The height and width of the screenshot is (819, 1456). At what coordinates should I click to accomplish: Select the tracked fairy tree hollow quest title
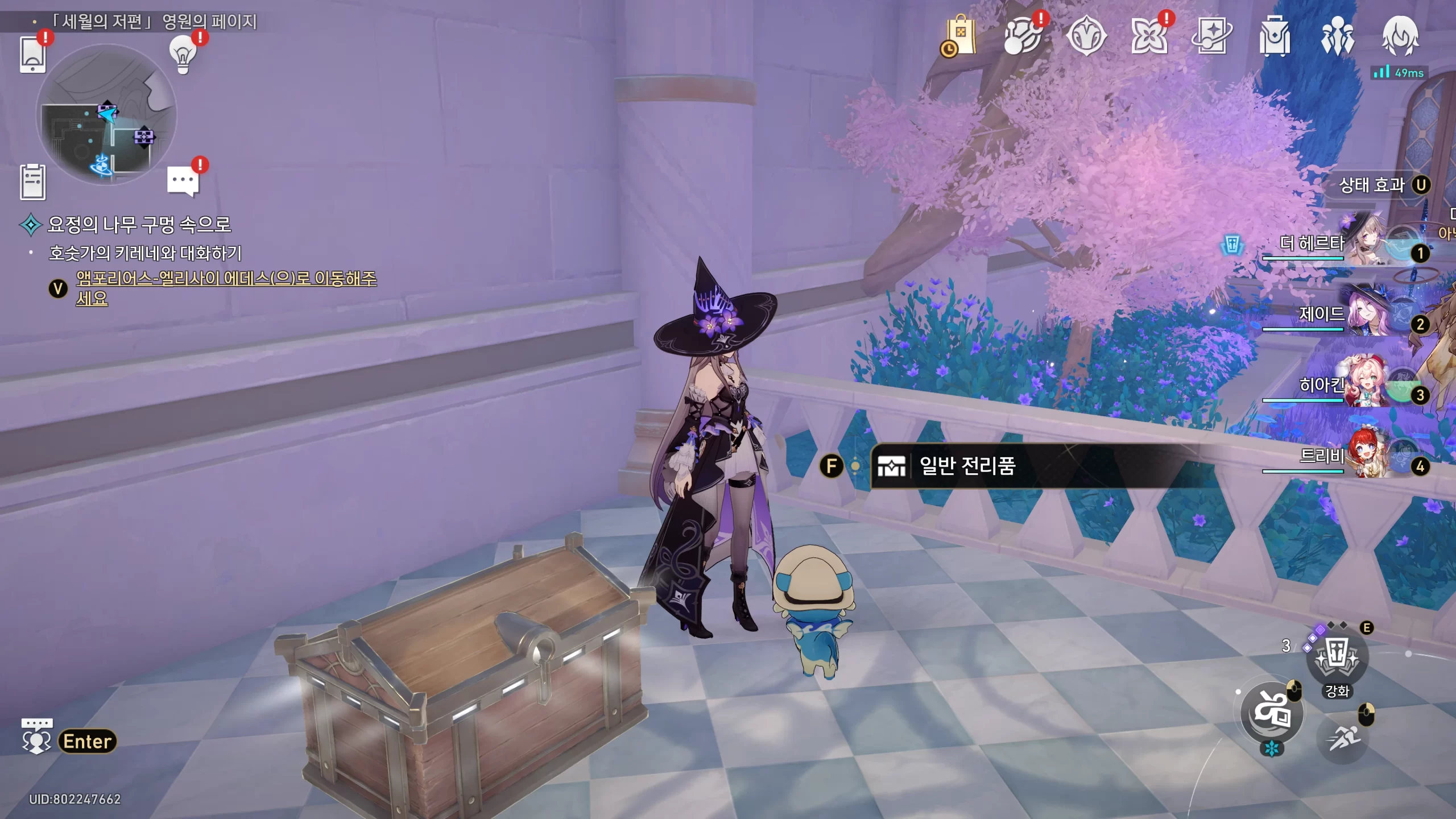click(139, 225)
